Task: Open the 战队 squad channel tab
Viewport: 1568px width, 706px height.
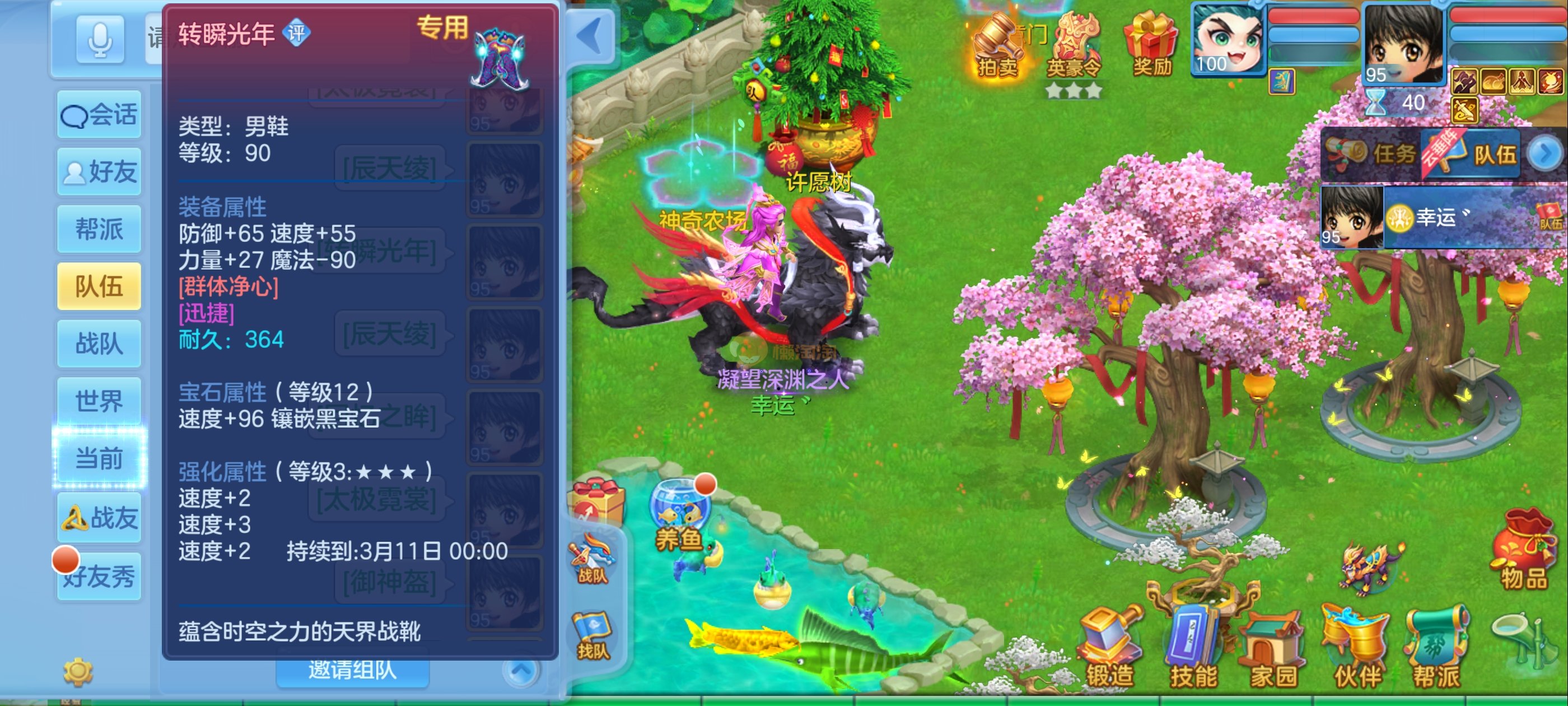Action: click(x=99, y=343)
